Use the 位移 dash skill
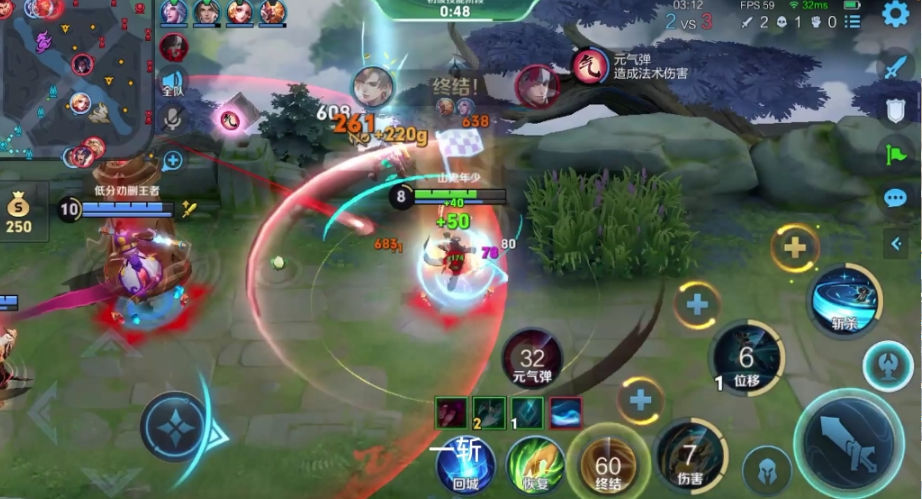 pyautogui.click(x=746, y=357)
